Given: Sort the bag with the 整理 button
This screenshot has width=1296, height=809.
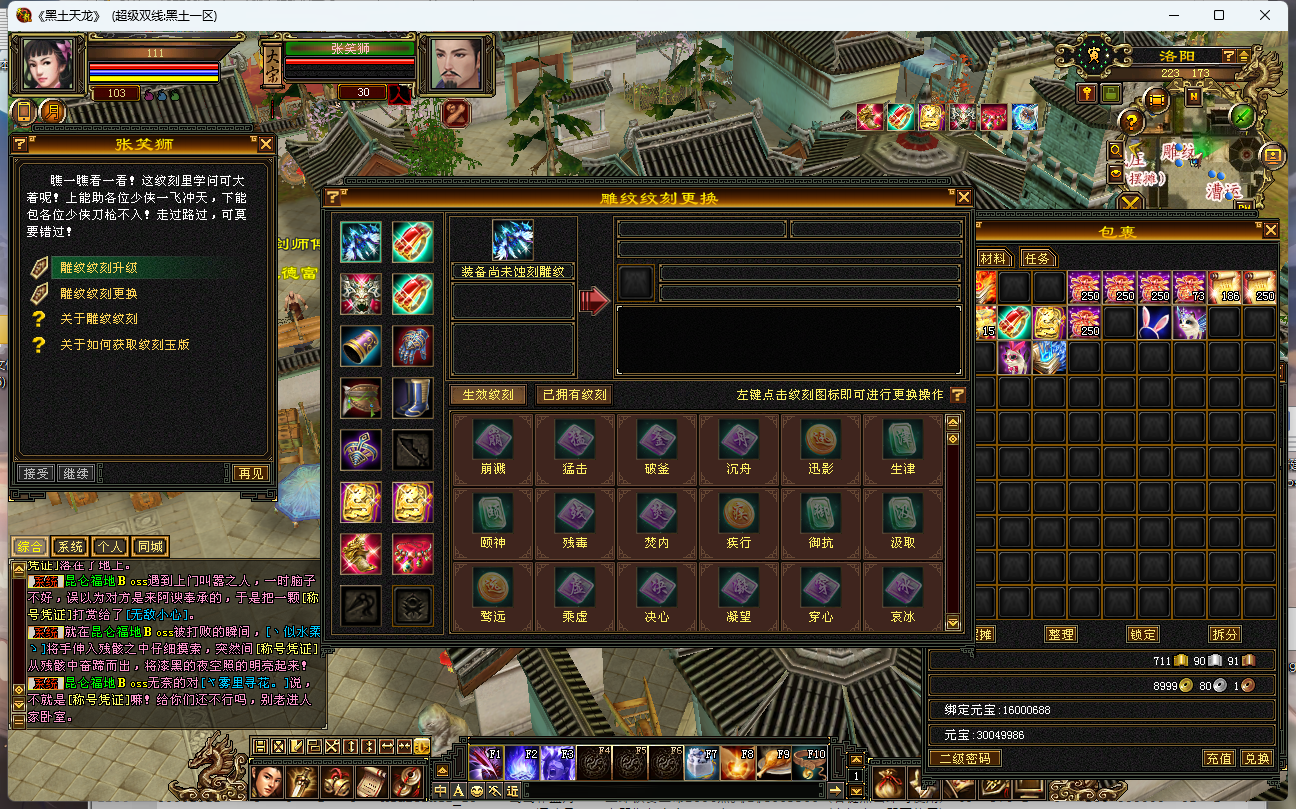Looking at the screenshot, I should 1060,634.
